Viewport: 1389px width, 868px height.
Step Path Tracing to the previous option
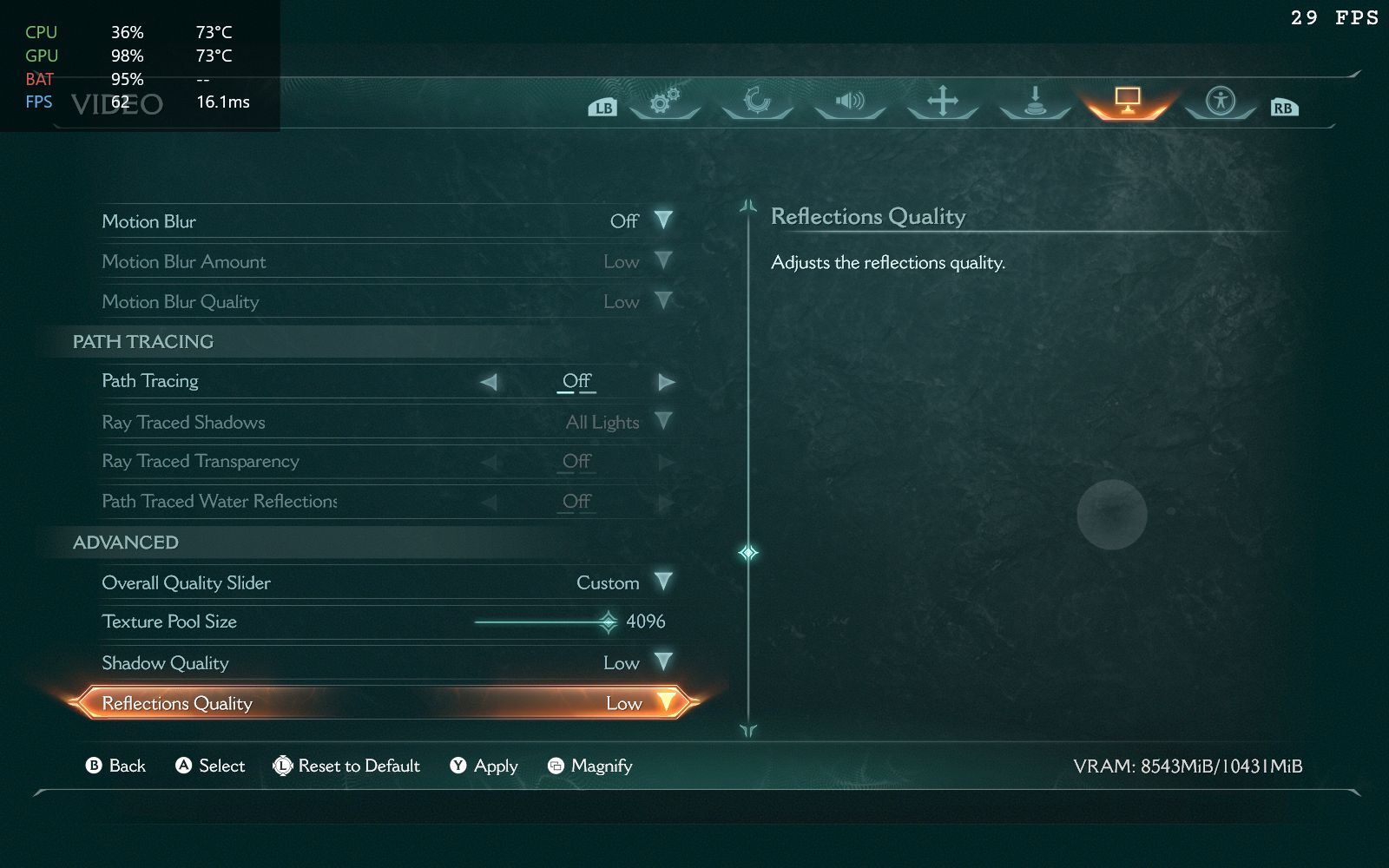point(489,382)
